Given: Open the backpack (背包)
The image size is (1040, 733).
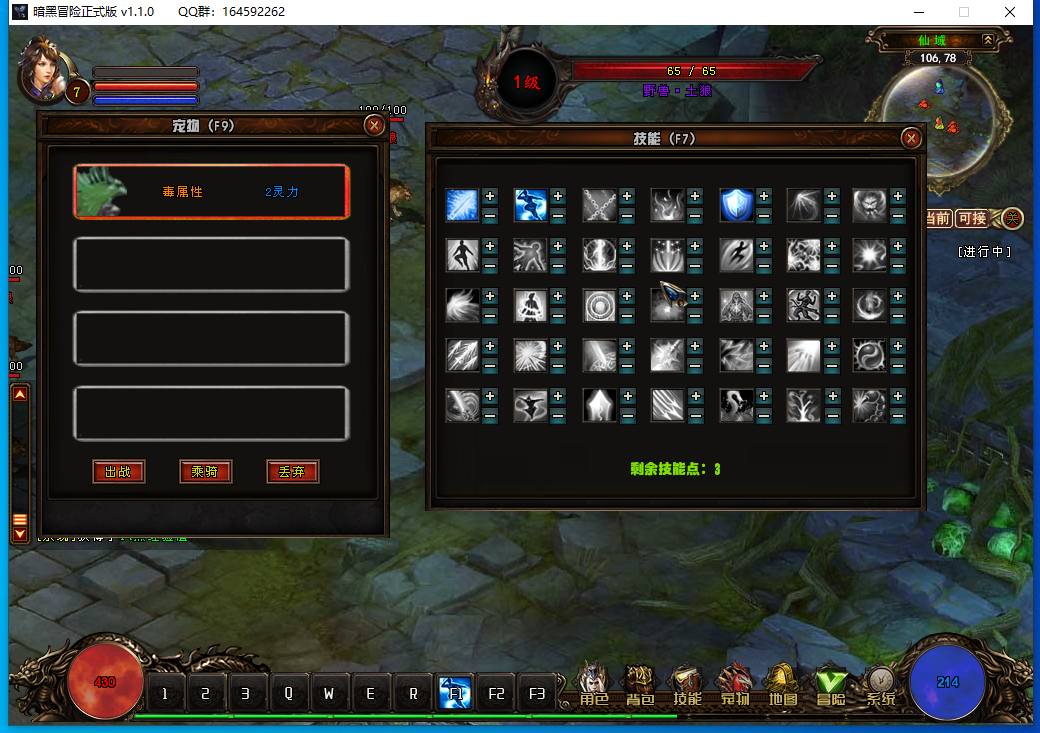Looking at the screenshot, I should 640,685.
